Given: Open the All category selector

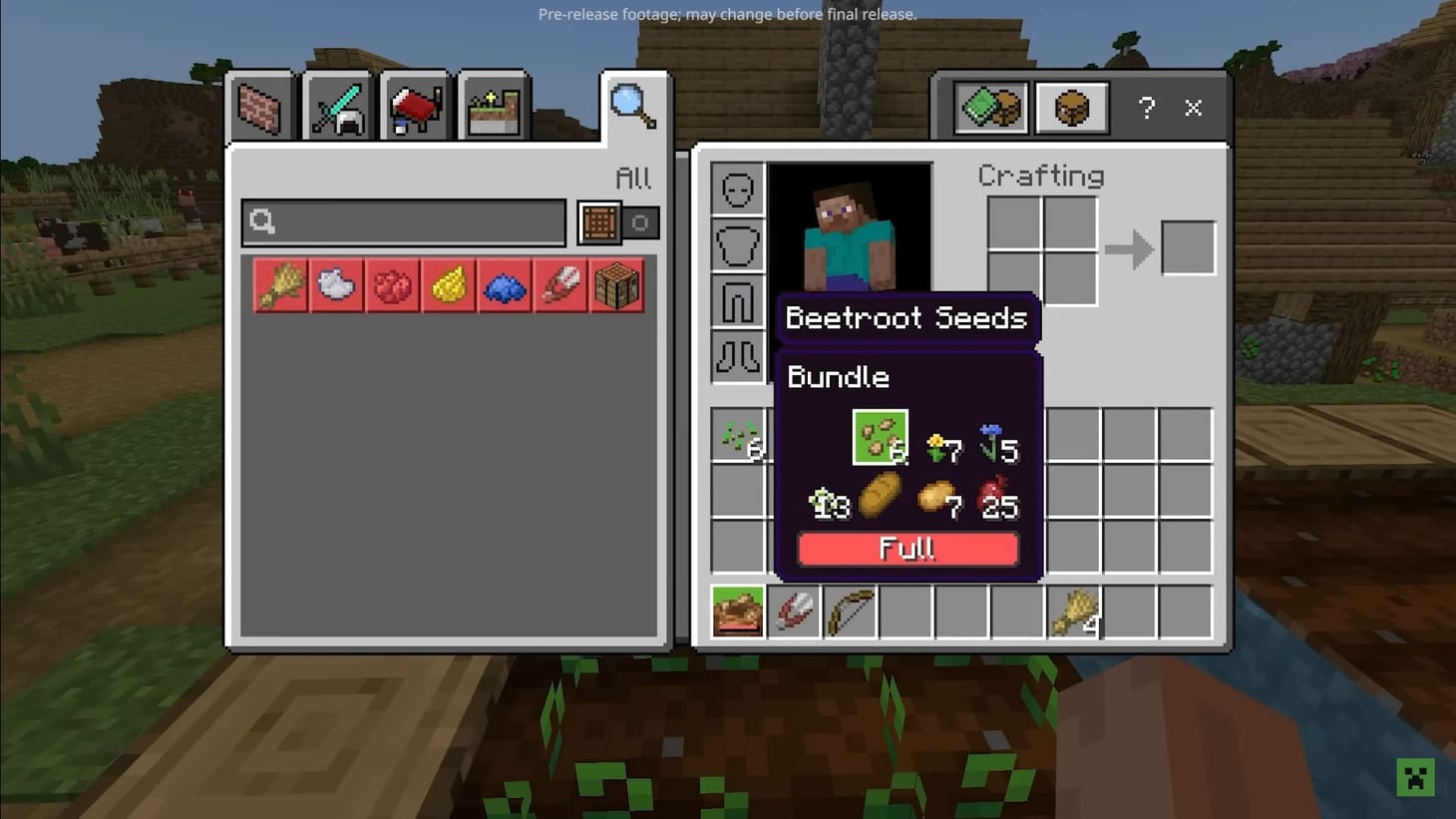Looking at the screenshot, I should pos(632,178).
